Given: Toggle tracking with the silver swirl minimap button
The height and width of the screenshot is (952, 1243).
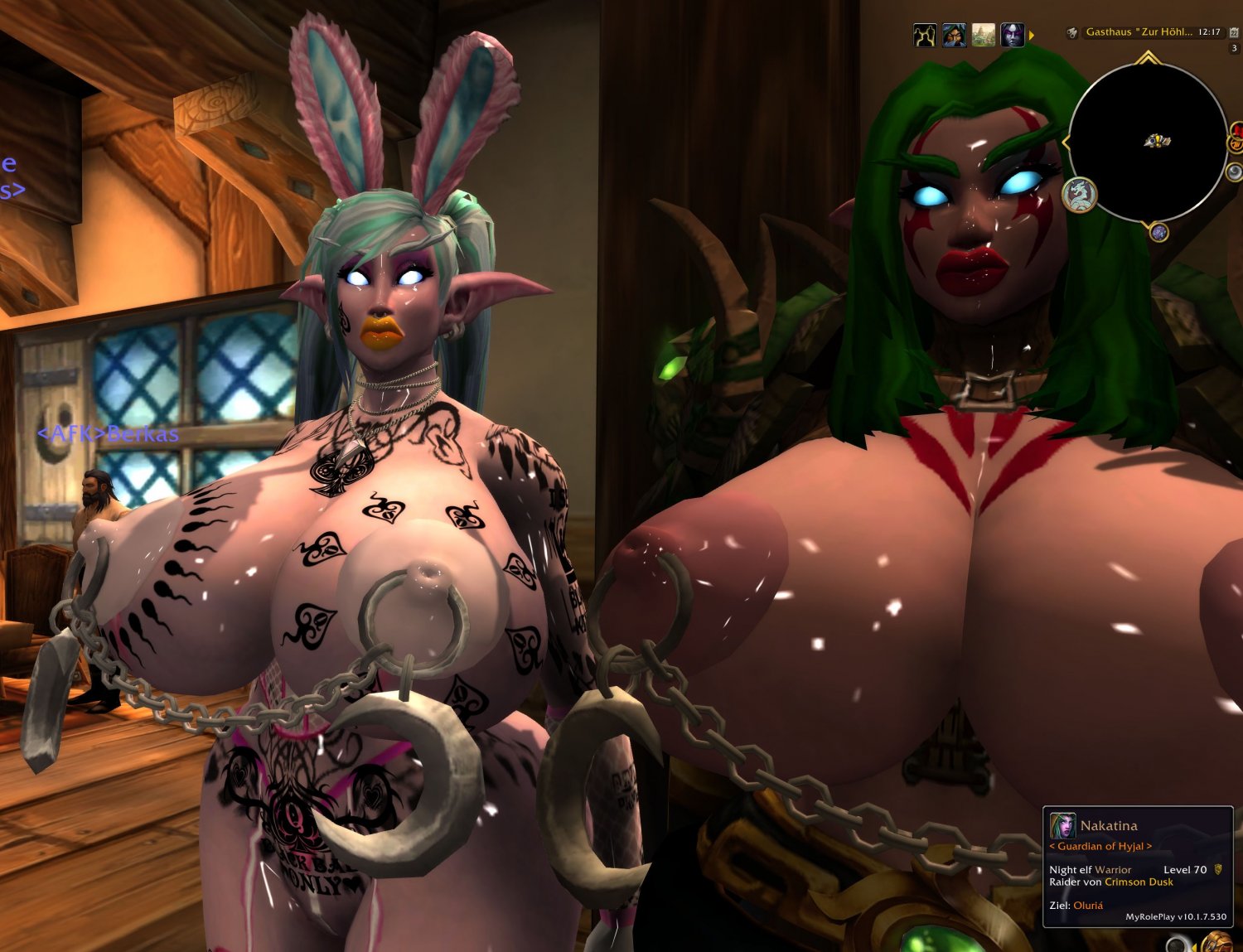Looking at the screenshot, I should pos(1235,170).
